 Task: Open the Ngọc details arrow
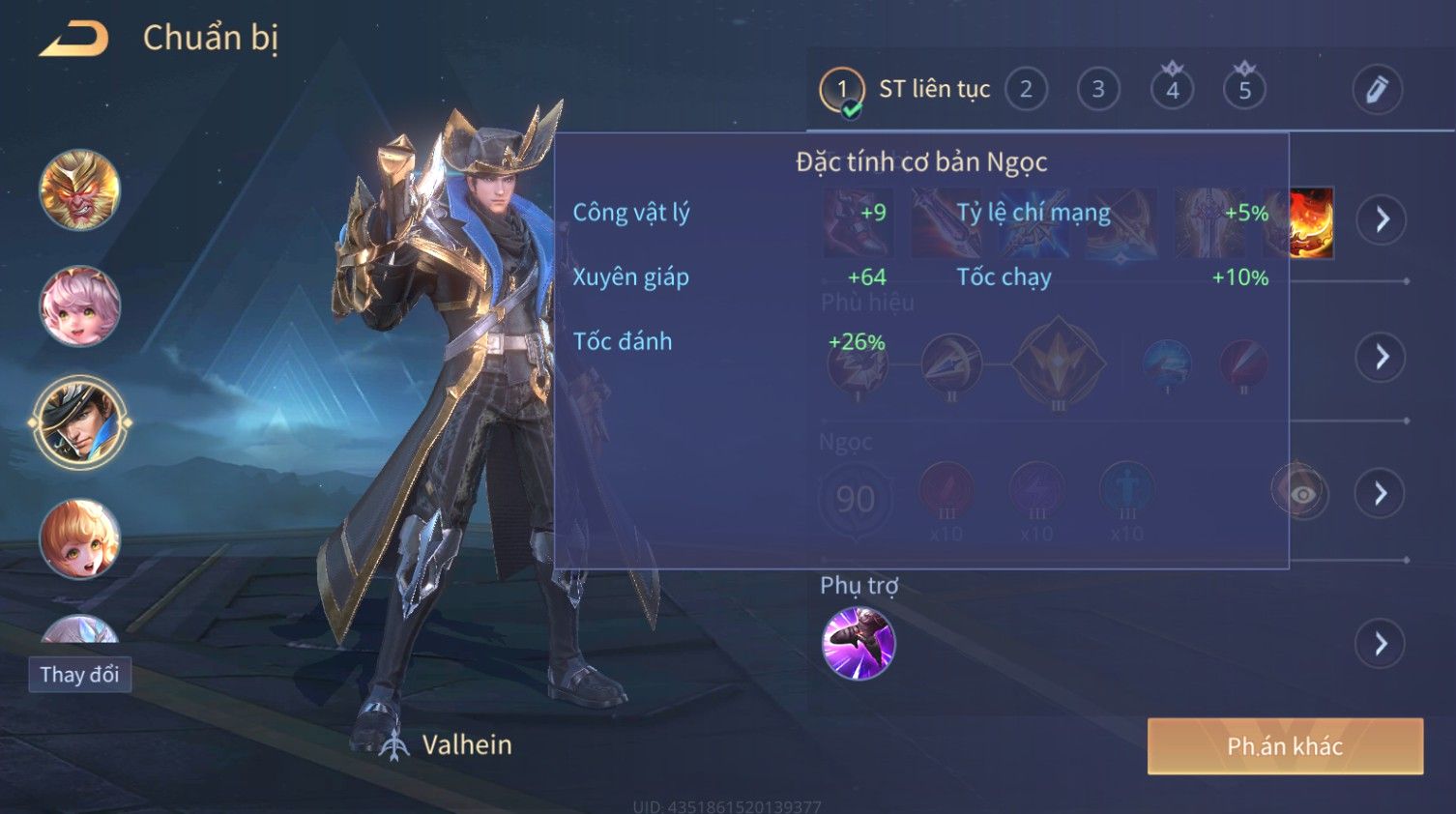coord(1382,494)
